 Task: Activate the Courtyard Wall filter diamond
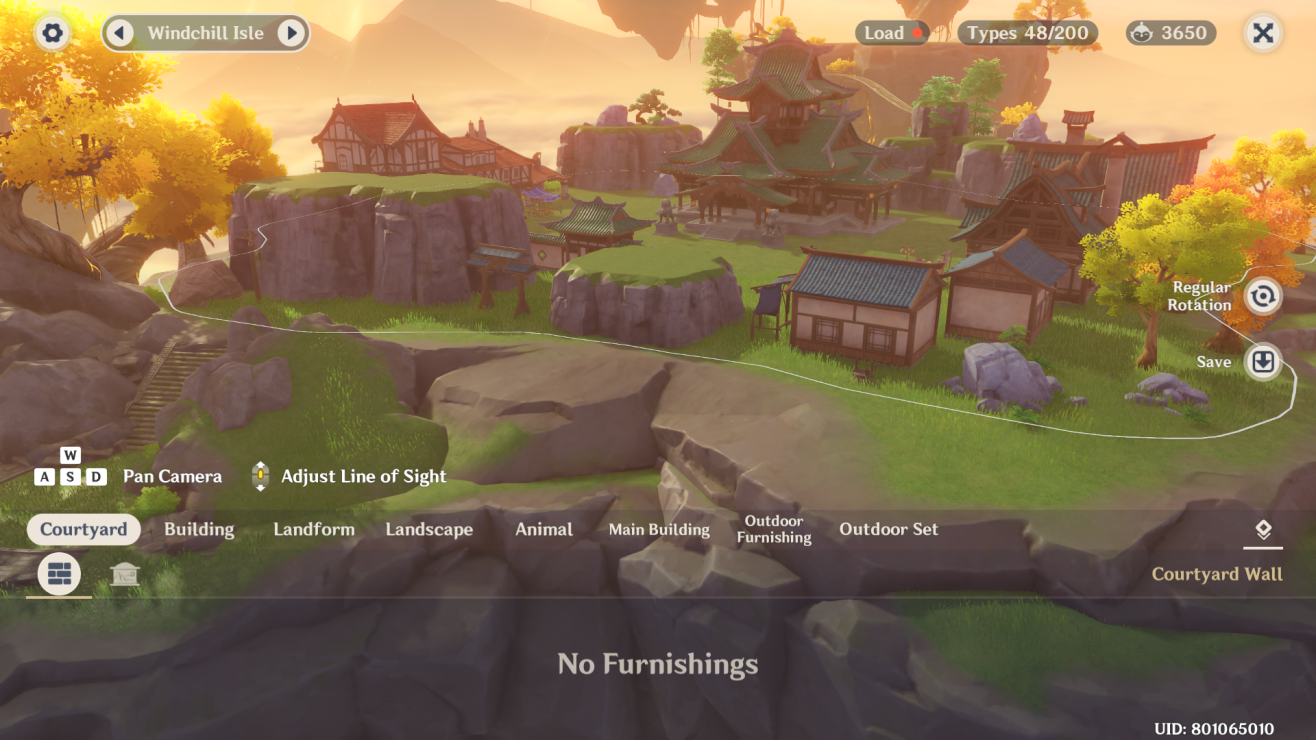[x=1262, y=531]
